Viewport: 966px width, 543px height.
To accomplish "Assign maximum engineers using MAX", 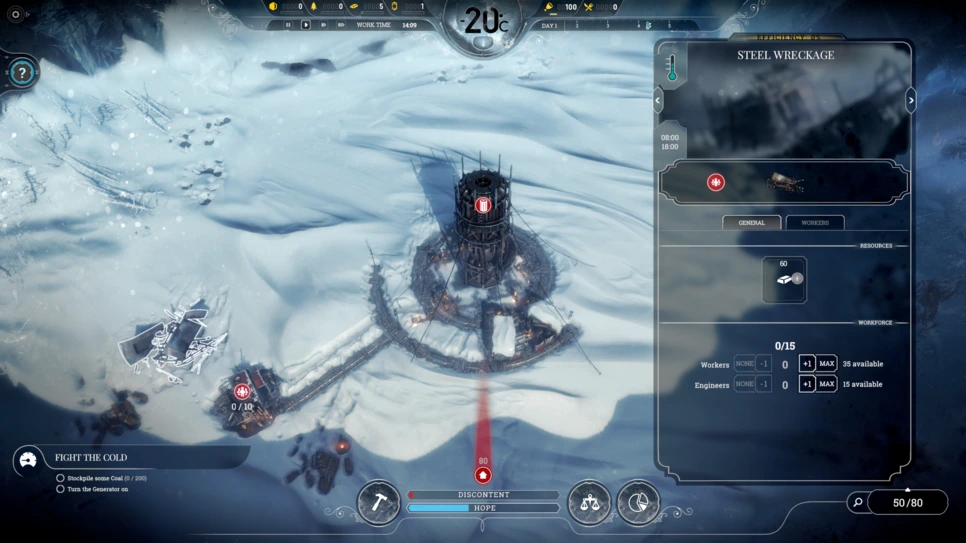I will click(827, 384).
